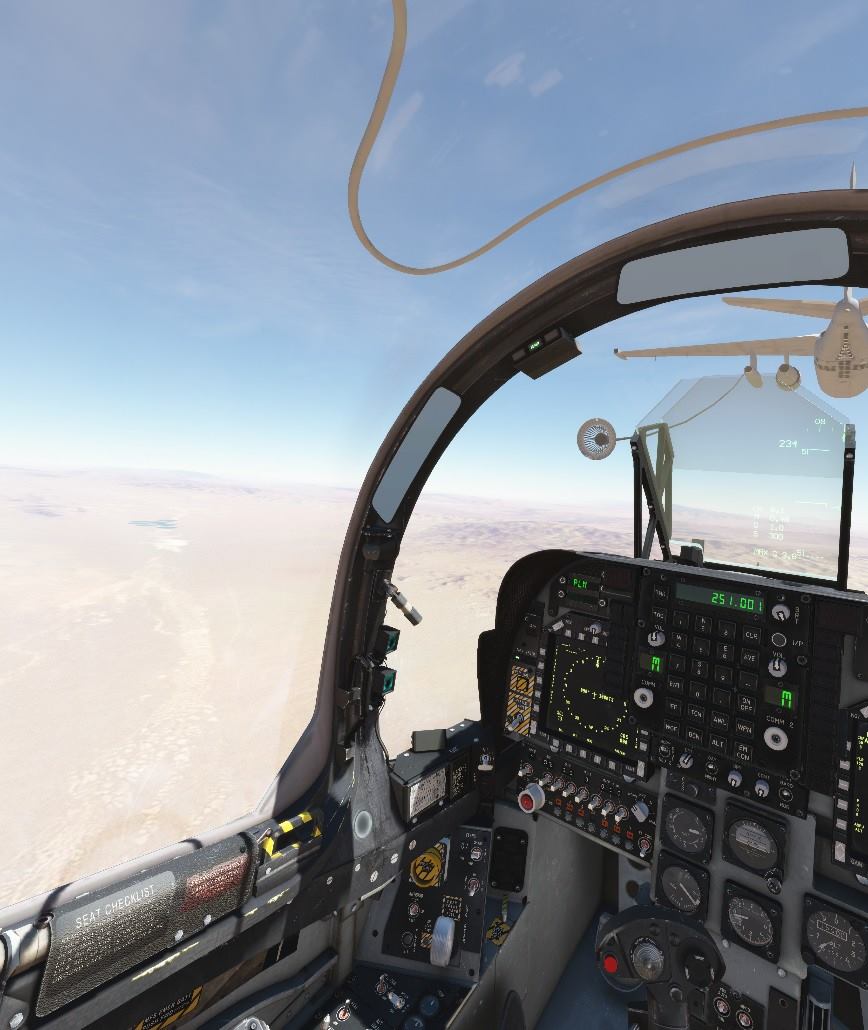Click the CLR key on the keypad
This screenshot has height=1030, width=868.
(751, 635)
